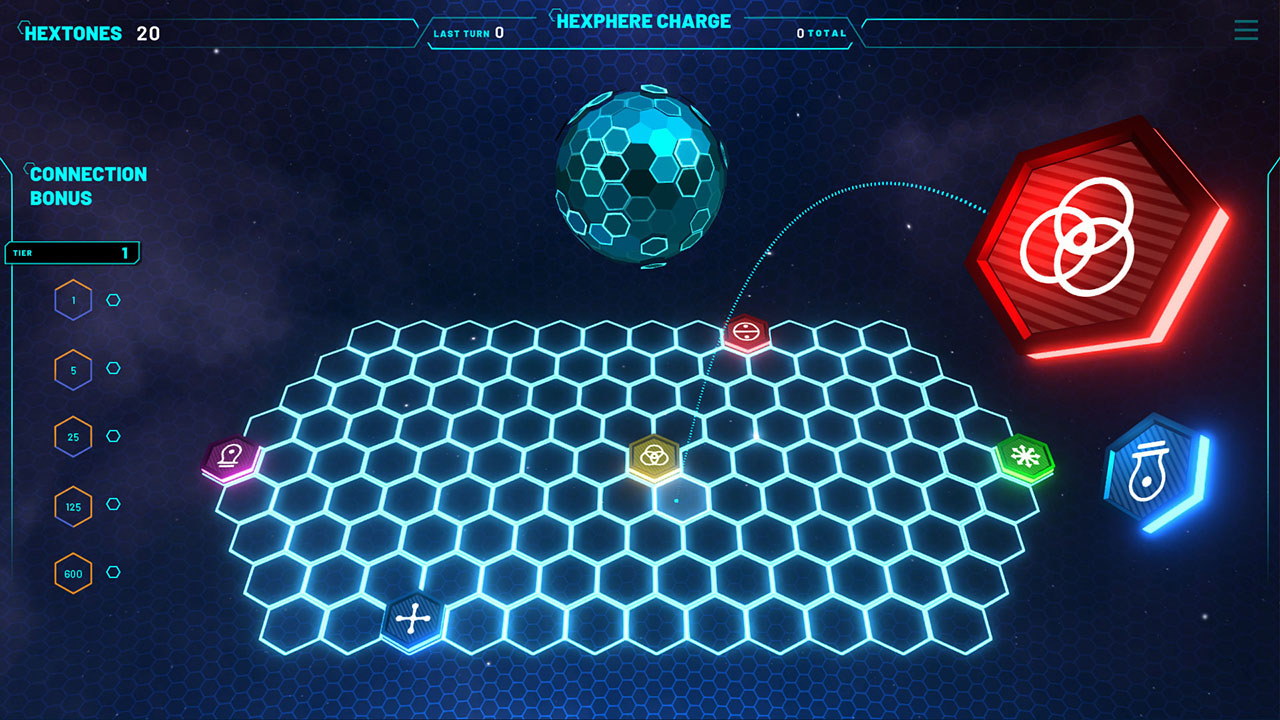Open the hamburger menu in the corner

point(1245,30)
